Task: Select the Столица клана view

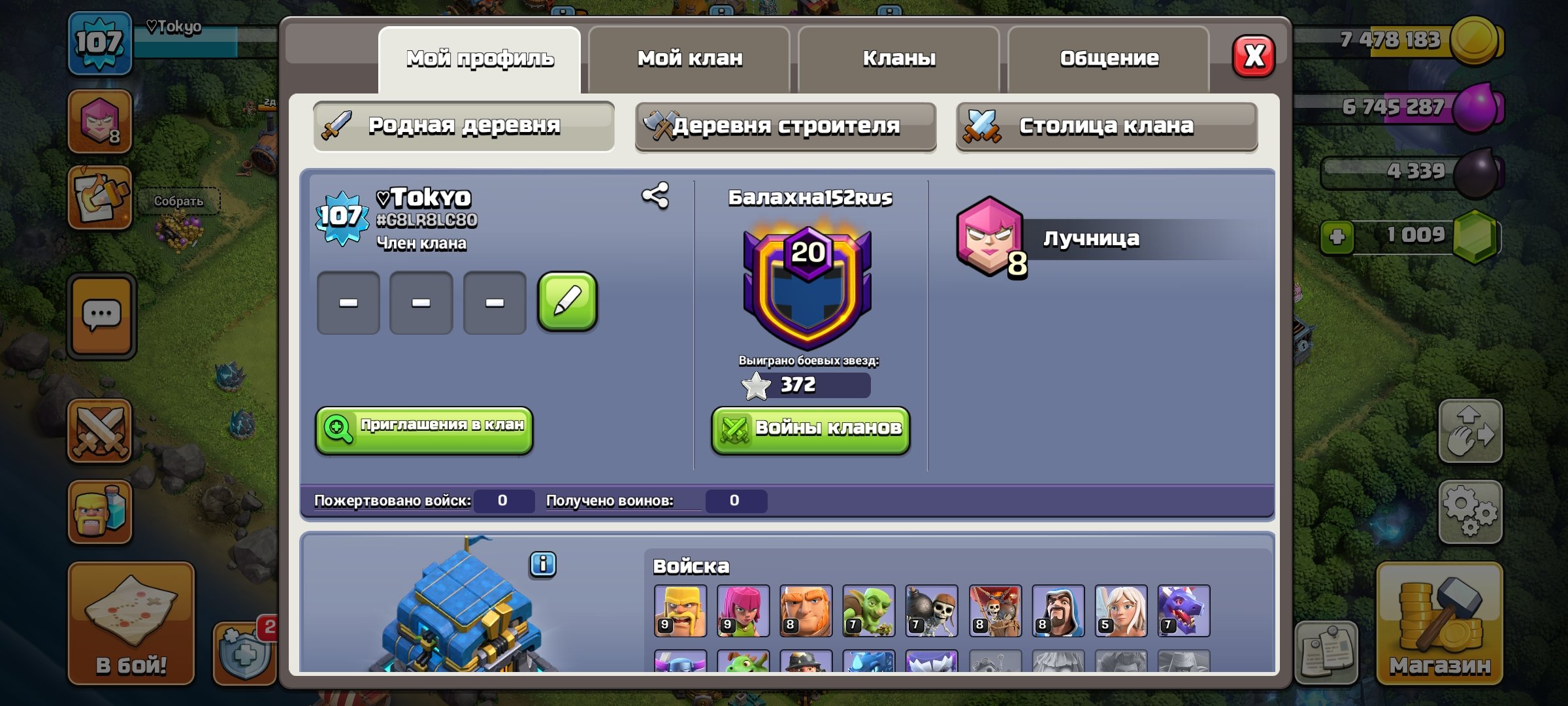Action: pos(1105,127)
